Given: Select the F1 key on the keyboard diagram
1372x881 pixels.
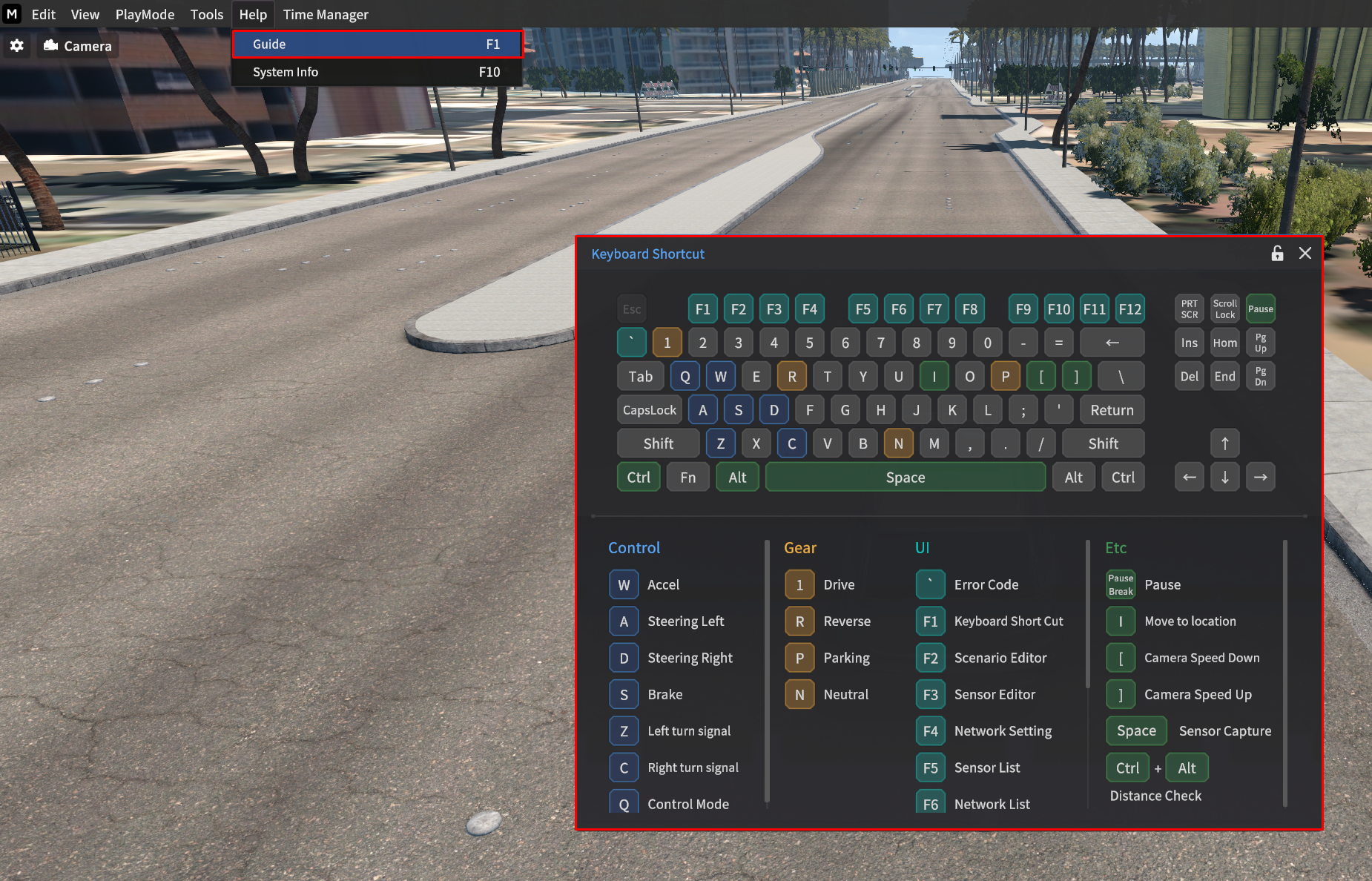Looking at the screenshot, I should (x=702, y=309).
